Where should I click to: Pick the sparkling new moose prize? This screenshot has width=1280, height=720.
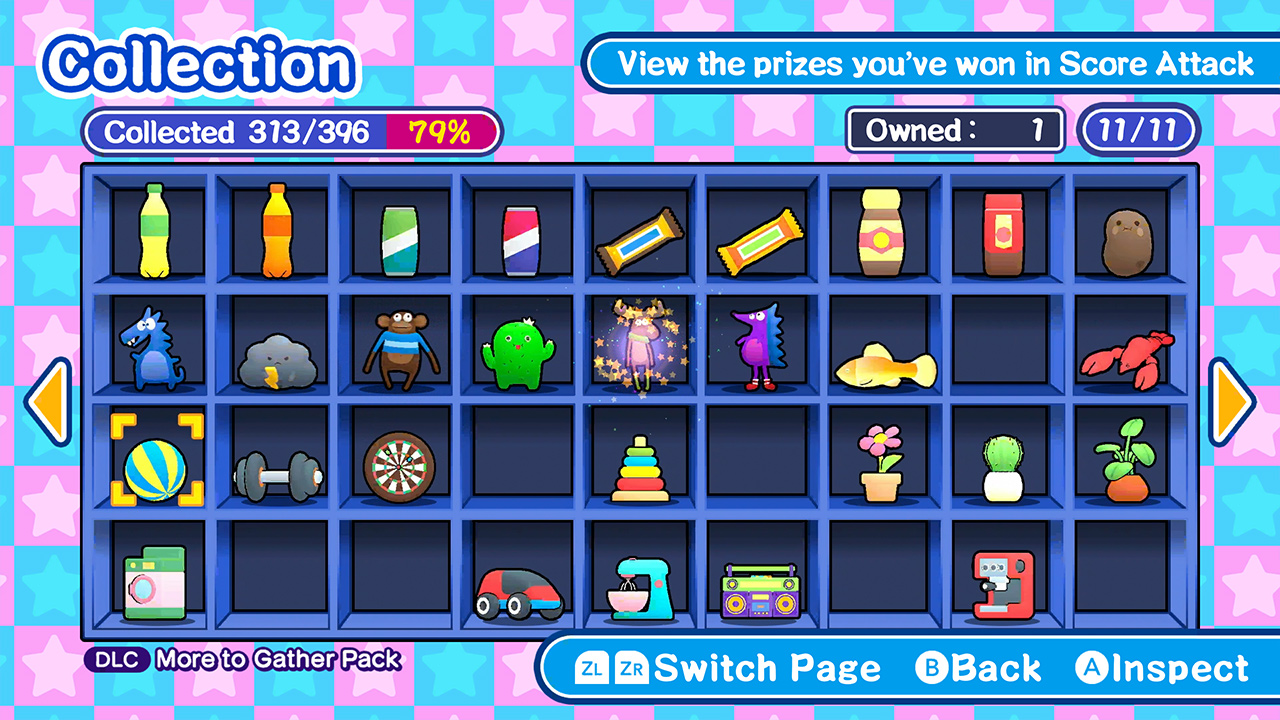[x=641, y=347]
